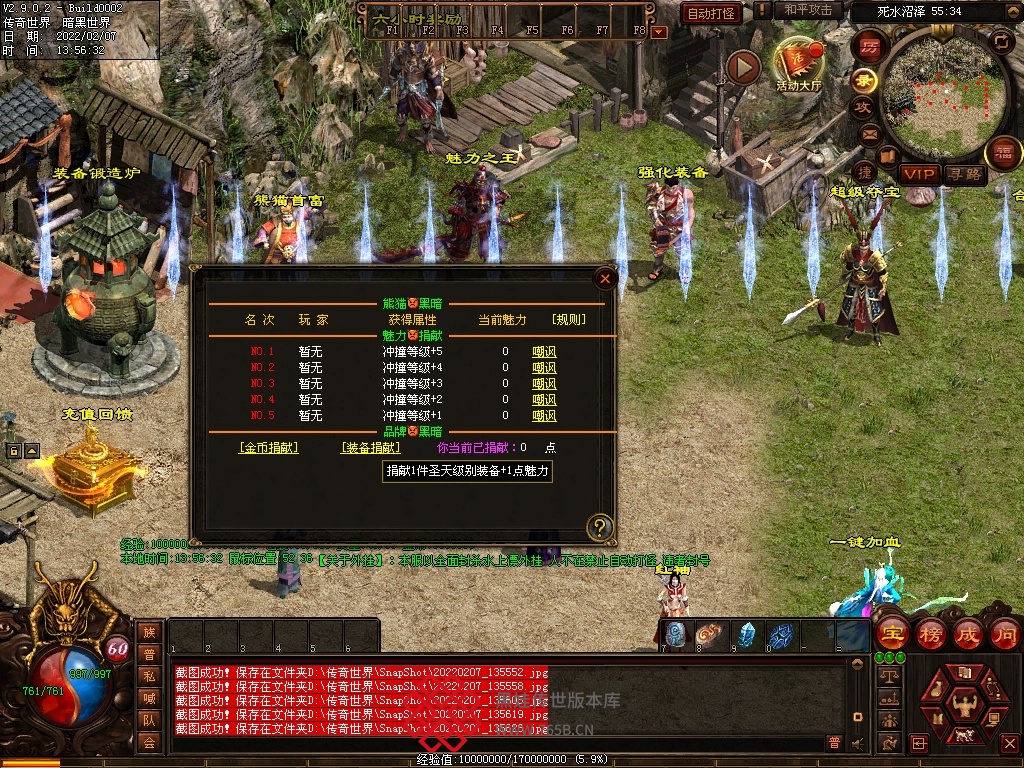Toggle 自动打怪 auto-fight button

[x=710, y=13]
